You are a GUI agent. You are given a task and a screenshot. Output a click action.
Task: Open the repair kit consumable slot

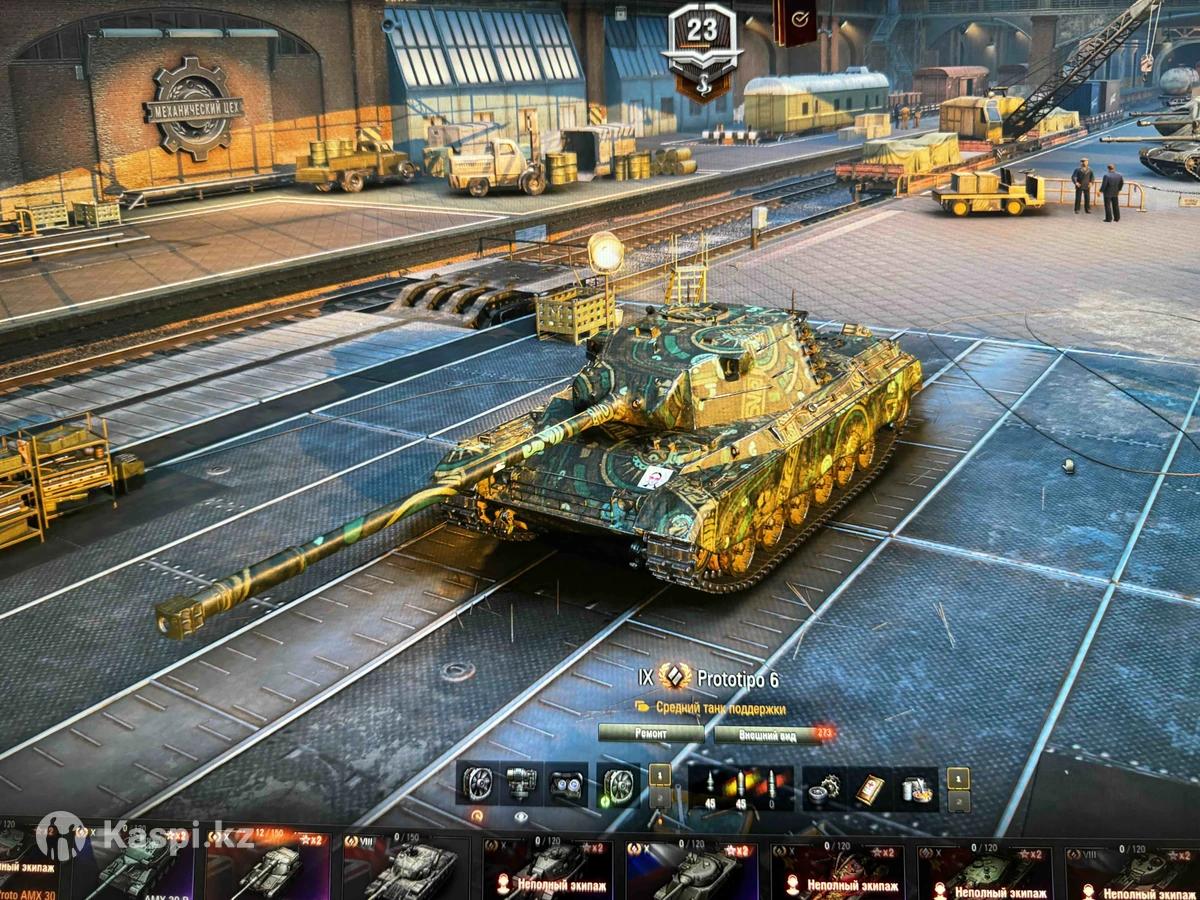click(824, 788)
